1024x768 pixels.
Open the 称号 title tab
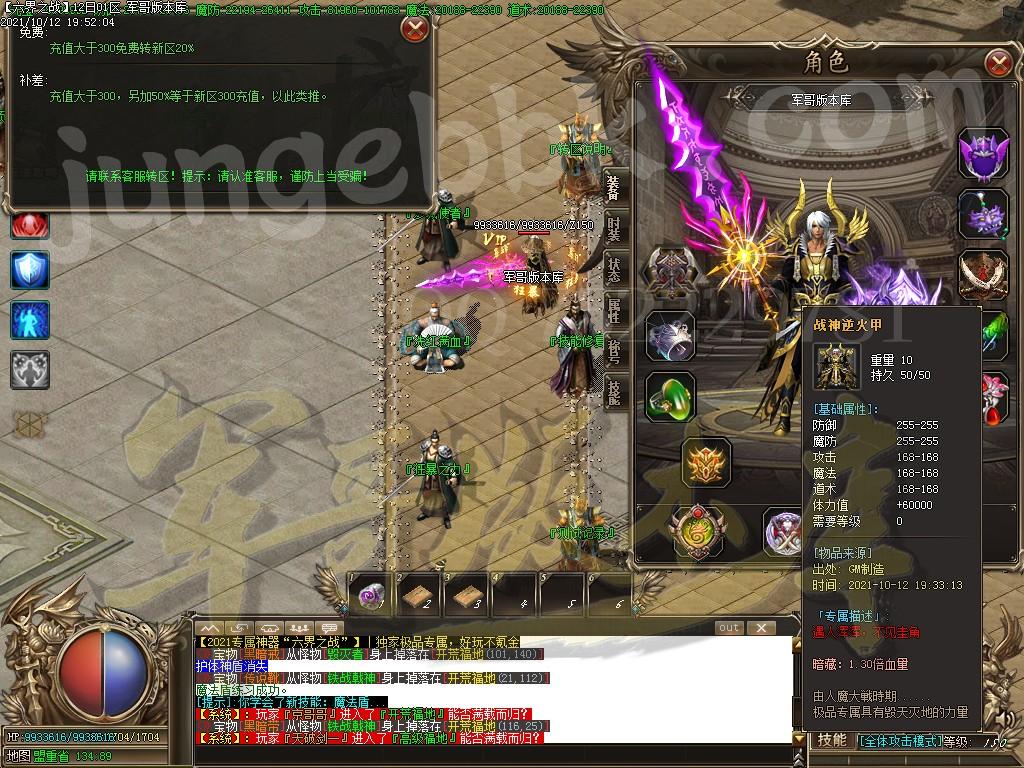pos(614,352)
